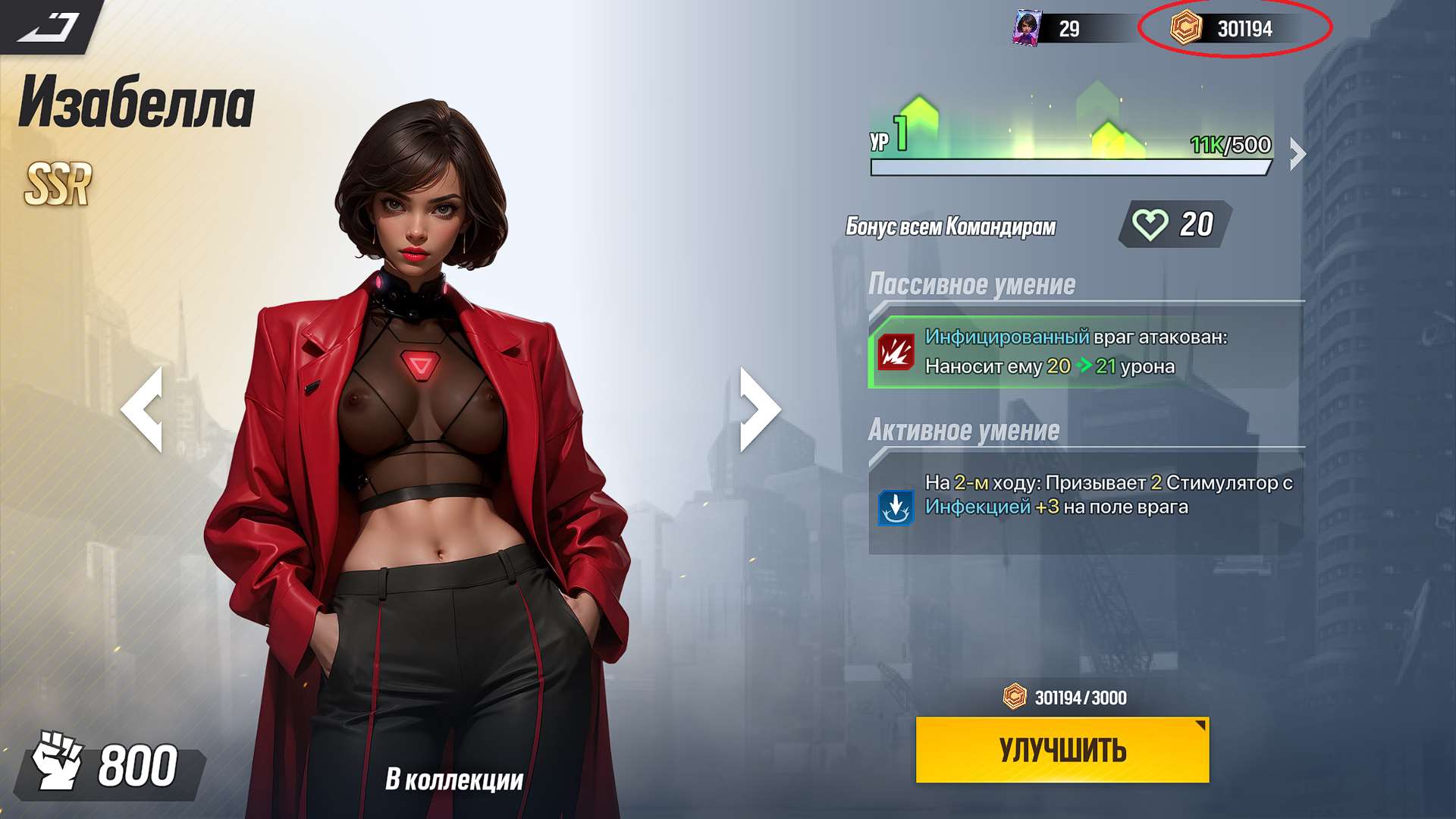Click the SSR rarity badge
This screenshot has width=1456, height=819.
[x=58, y=182]
